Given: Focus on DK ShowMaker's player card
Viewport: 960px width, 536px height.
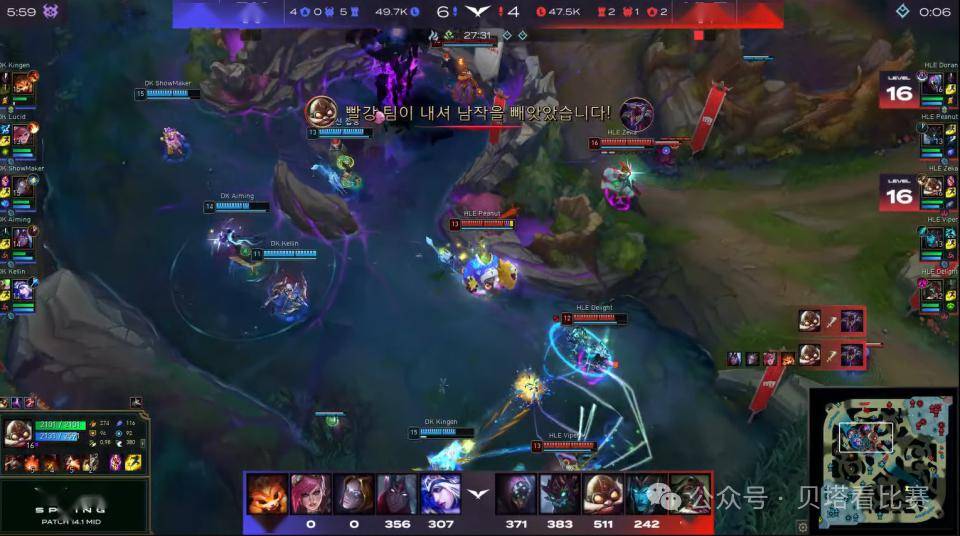Looking at the screenshot, I should (x=22, y=186).
